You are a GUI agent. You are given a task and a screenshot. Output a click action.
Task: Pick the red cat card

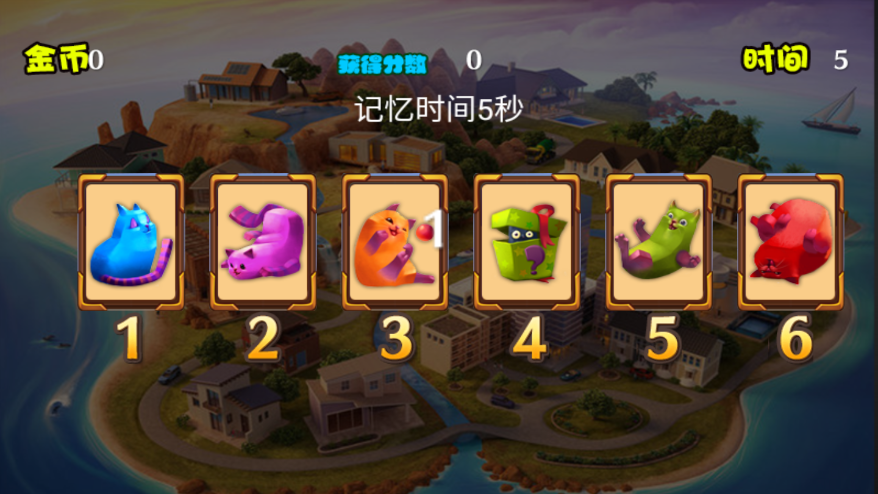click(791, 242)
